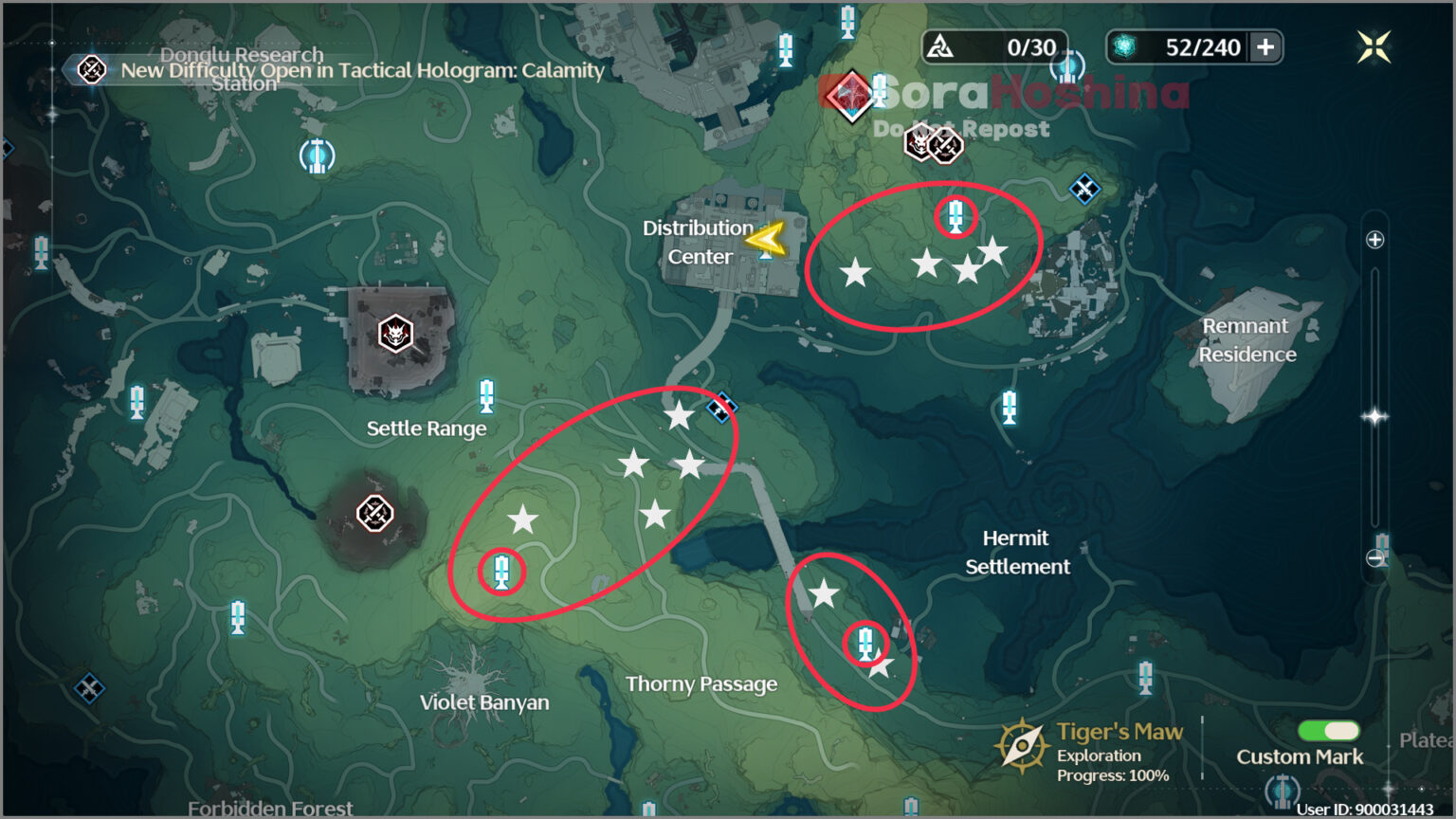Click the circled beacon in Thorny Passage
The width and height of the screenshot is (1456, 819).
[x=865, y=643]
